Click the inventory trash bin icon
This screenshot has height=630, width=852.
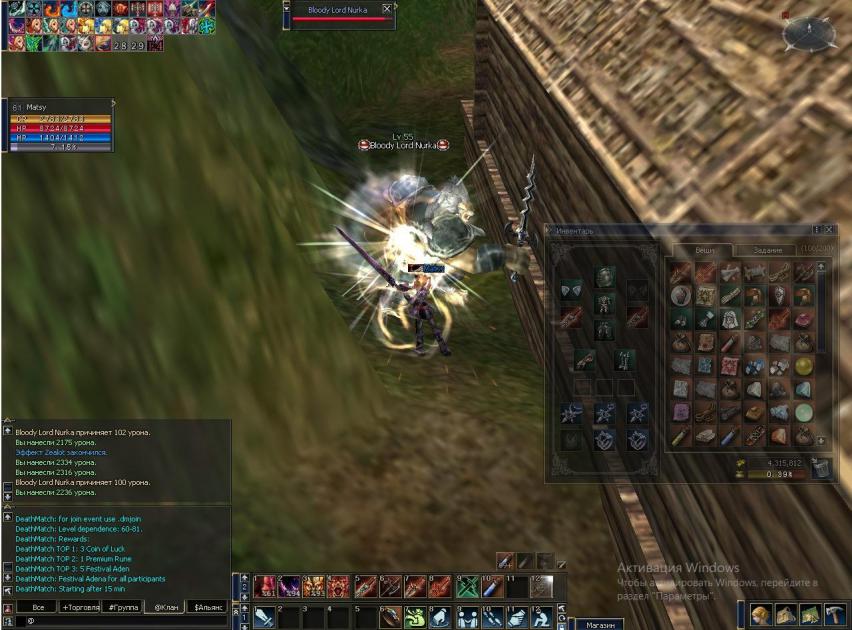click(821, 468)
